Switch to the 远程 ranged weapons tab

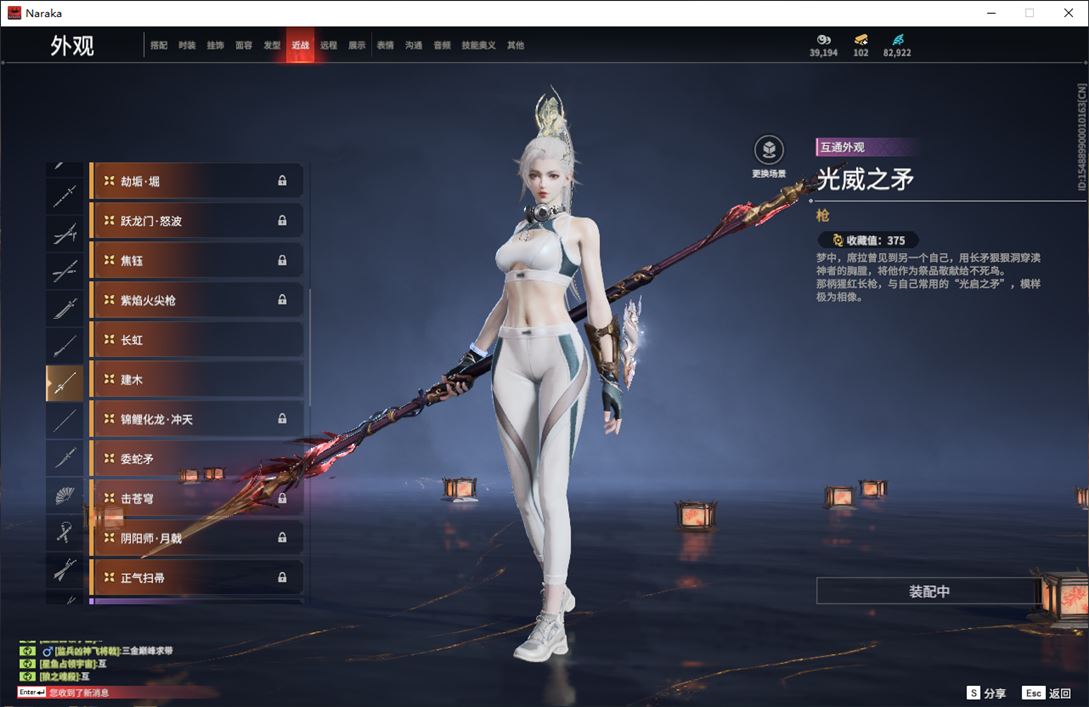point(329,45)
